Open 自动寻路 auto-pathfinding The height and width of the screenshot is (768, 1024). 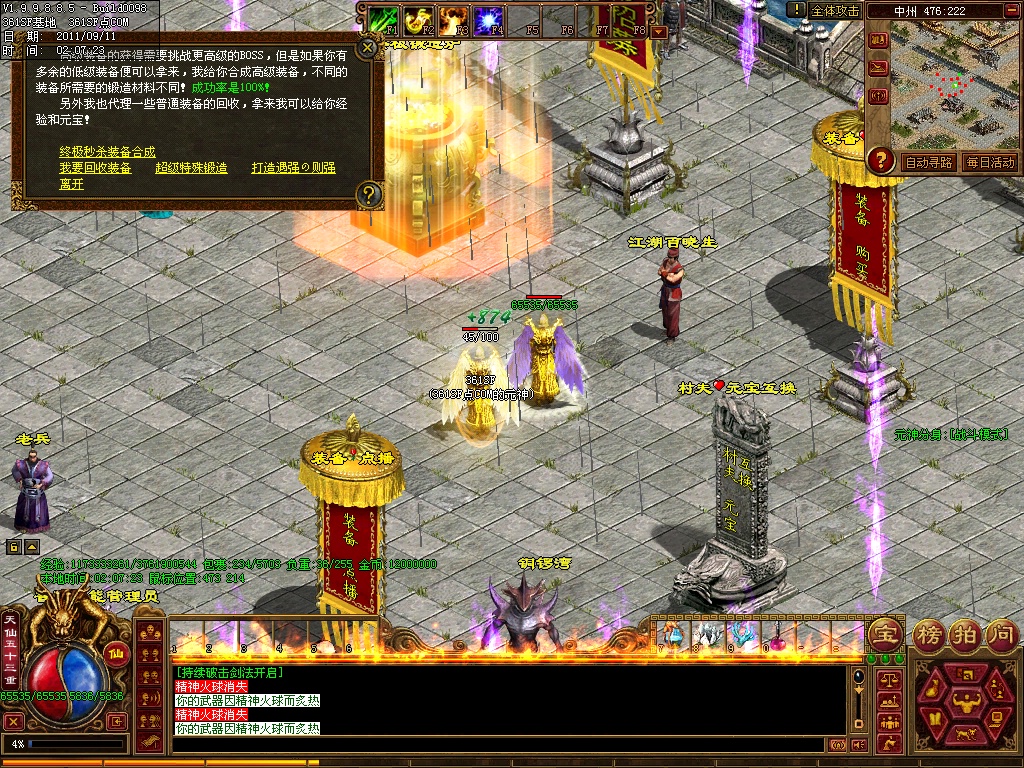928,162
